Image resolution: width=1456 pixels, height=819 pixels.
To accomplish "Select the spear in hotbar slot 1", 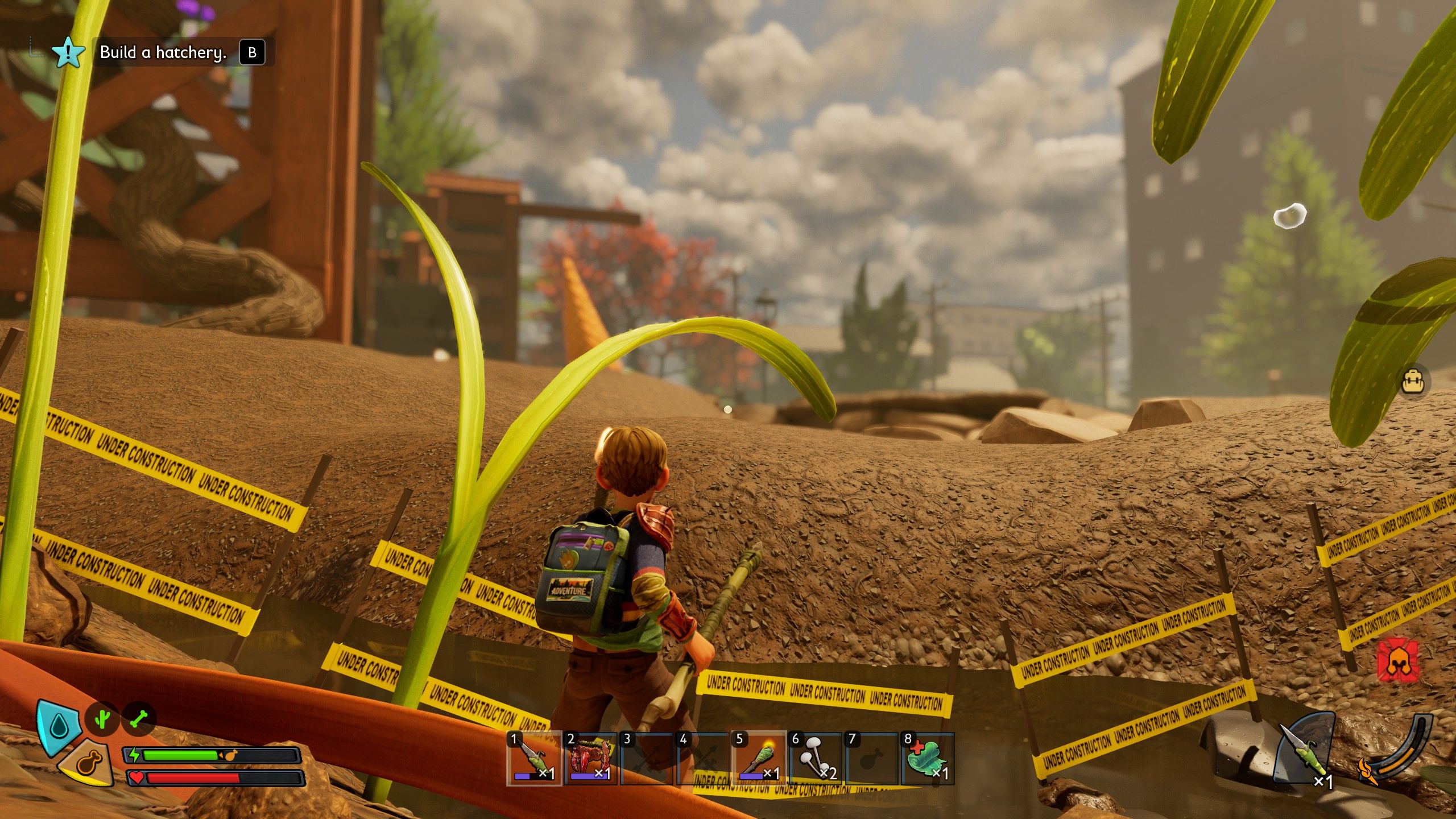I will (533, 759).
